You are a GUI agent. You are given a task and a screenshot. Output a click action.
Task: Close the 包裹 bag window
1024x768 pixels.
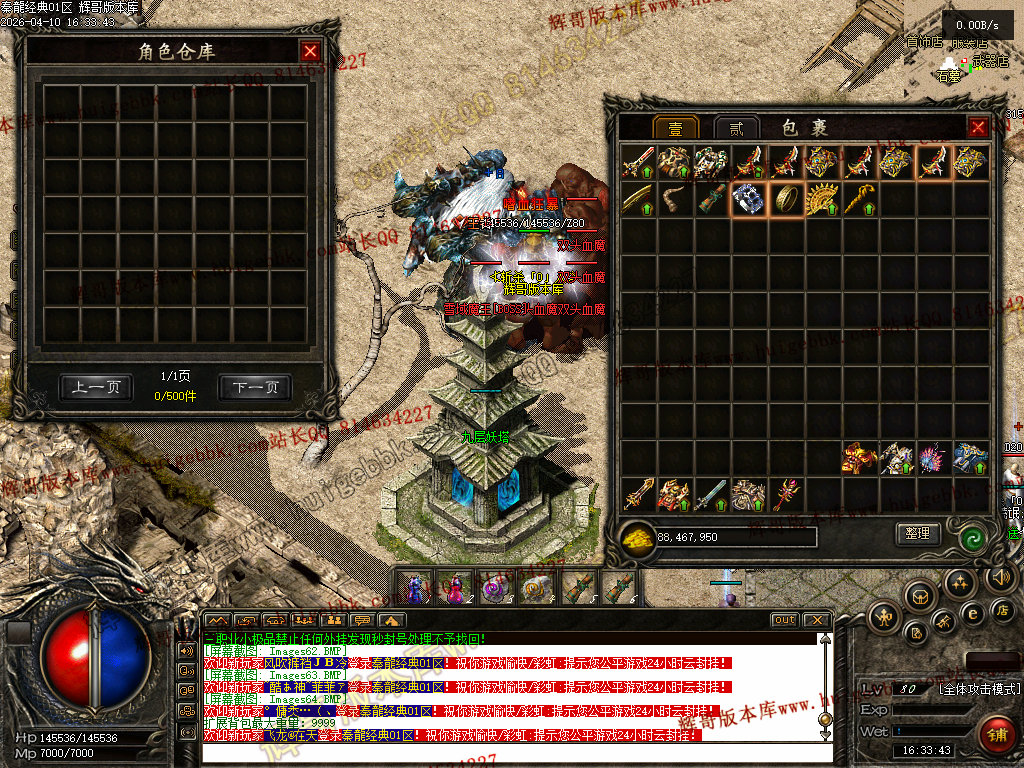(x=978, y=127)
